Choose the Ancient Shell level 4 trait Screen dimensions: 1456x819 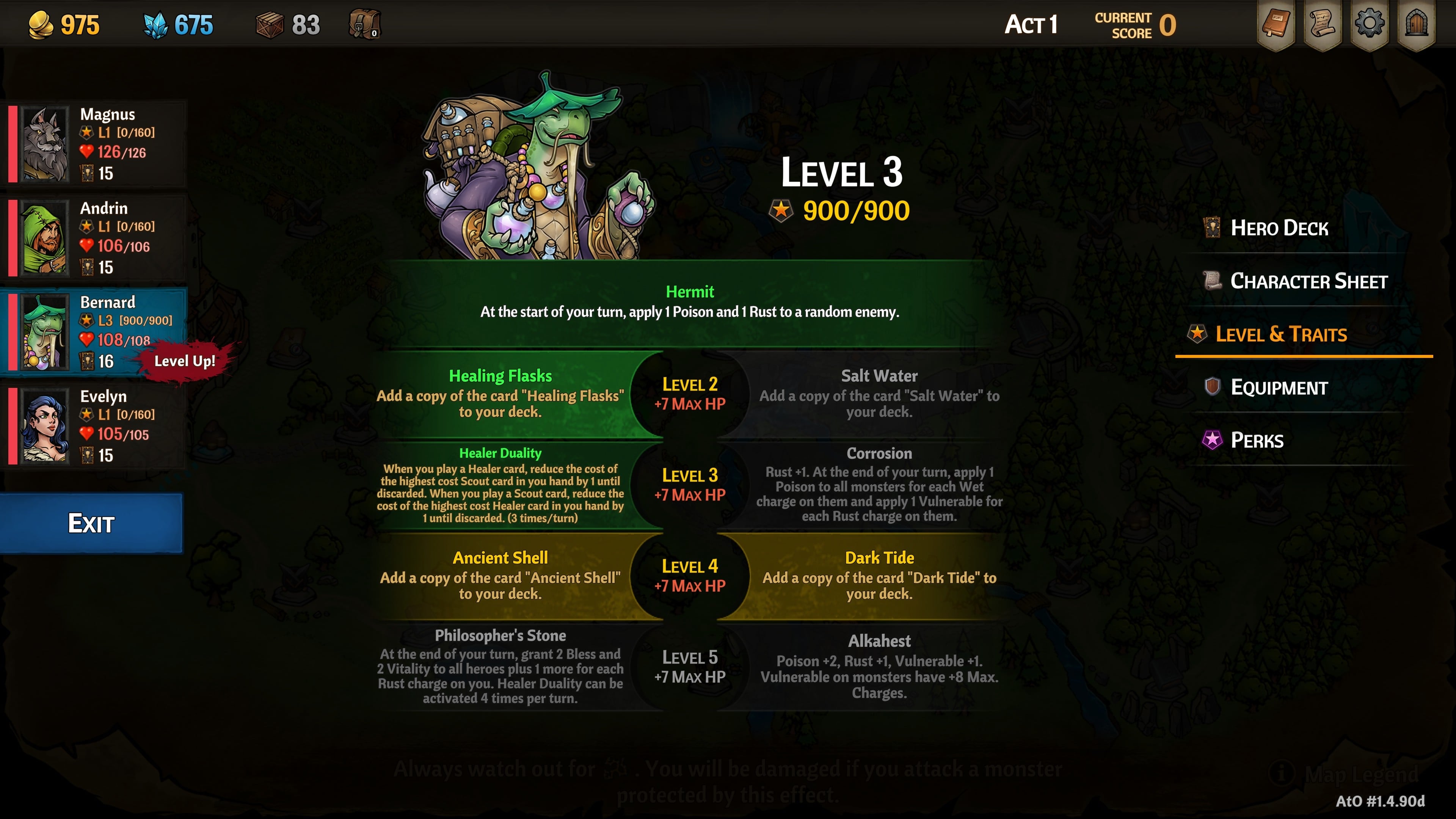[500, 576]
